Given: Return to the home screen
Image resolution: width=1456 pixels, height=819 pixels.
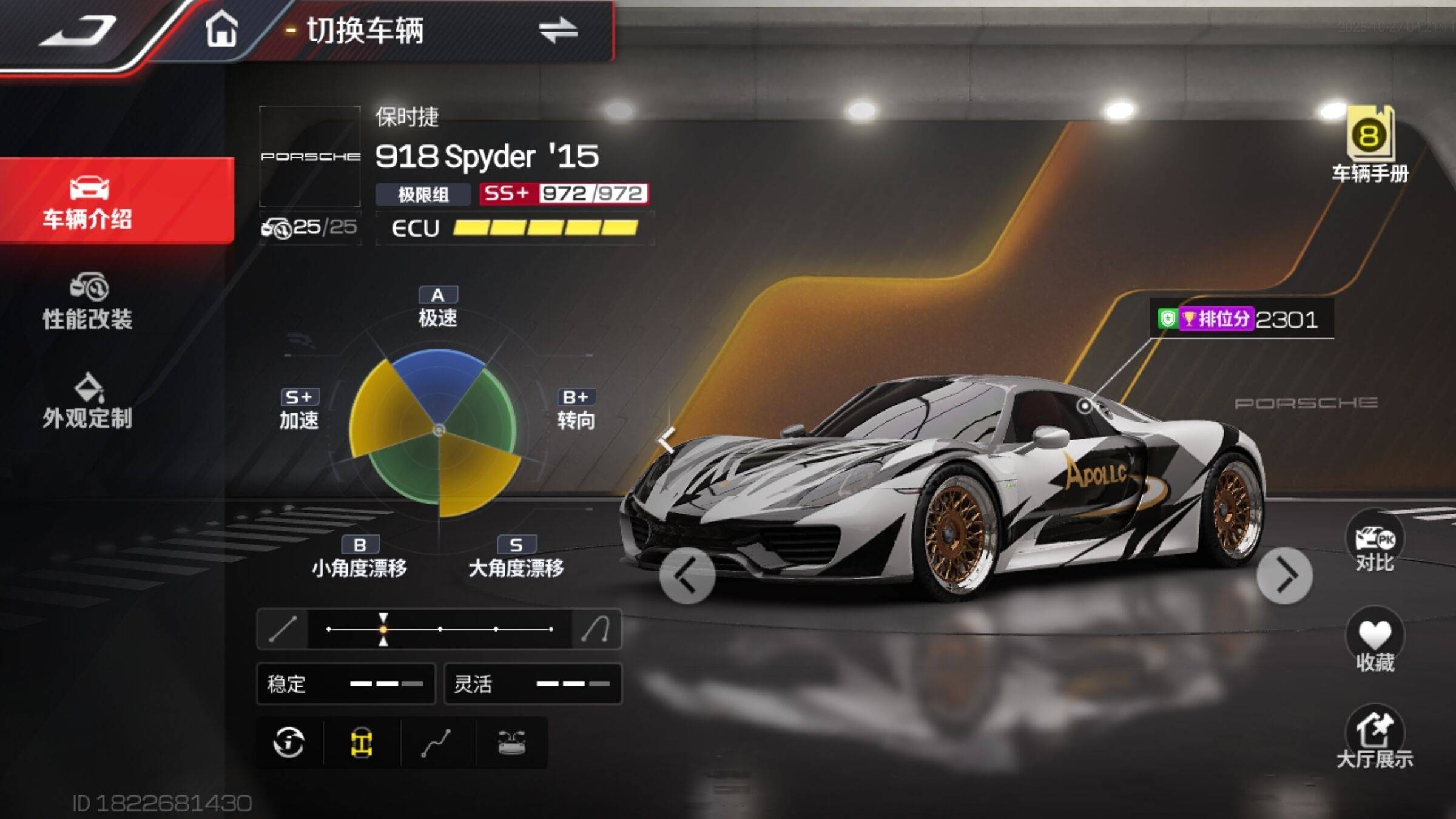Looking at the screenshot, I should tap(221, 29).
